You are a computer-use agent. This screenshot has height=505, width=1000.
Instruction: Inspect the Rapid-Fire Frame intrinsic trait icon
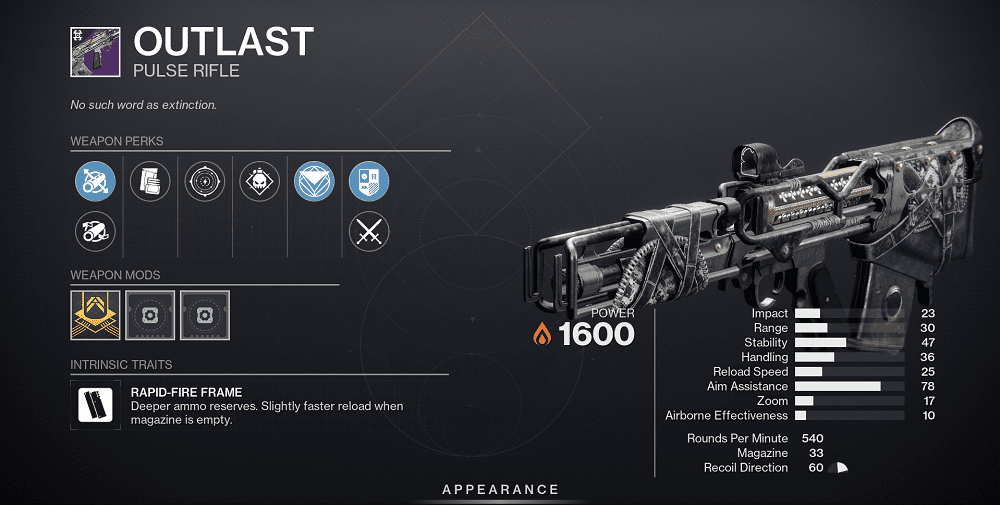[96, 404]
